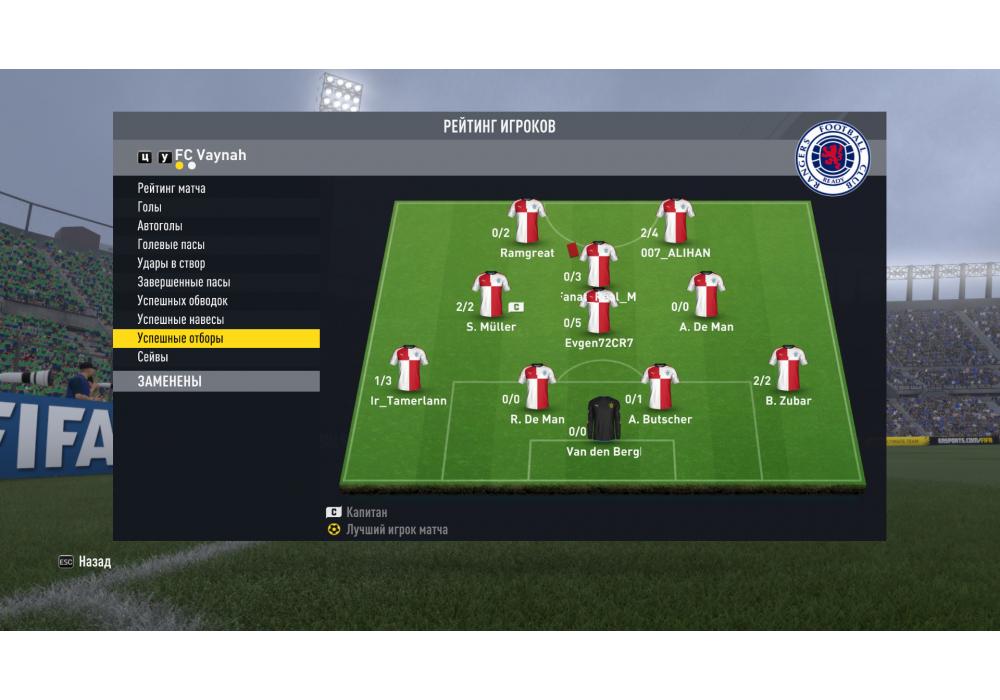This screenshot has width=1000, height=700.
Task: Choose captain S. Müller
Action: (x=491, y=295)
